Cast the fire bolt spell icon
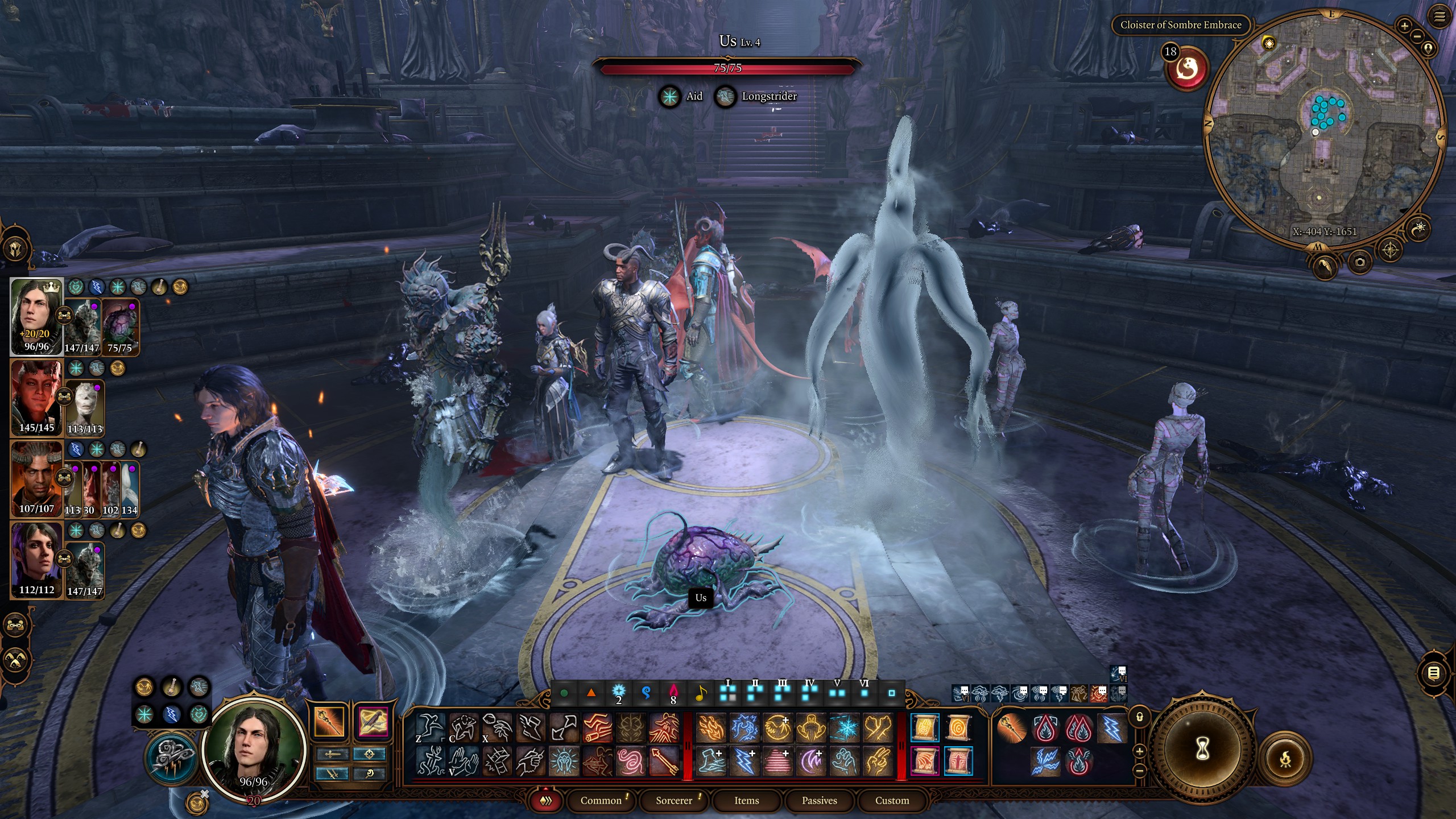 711,729
